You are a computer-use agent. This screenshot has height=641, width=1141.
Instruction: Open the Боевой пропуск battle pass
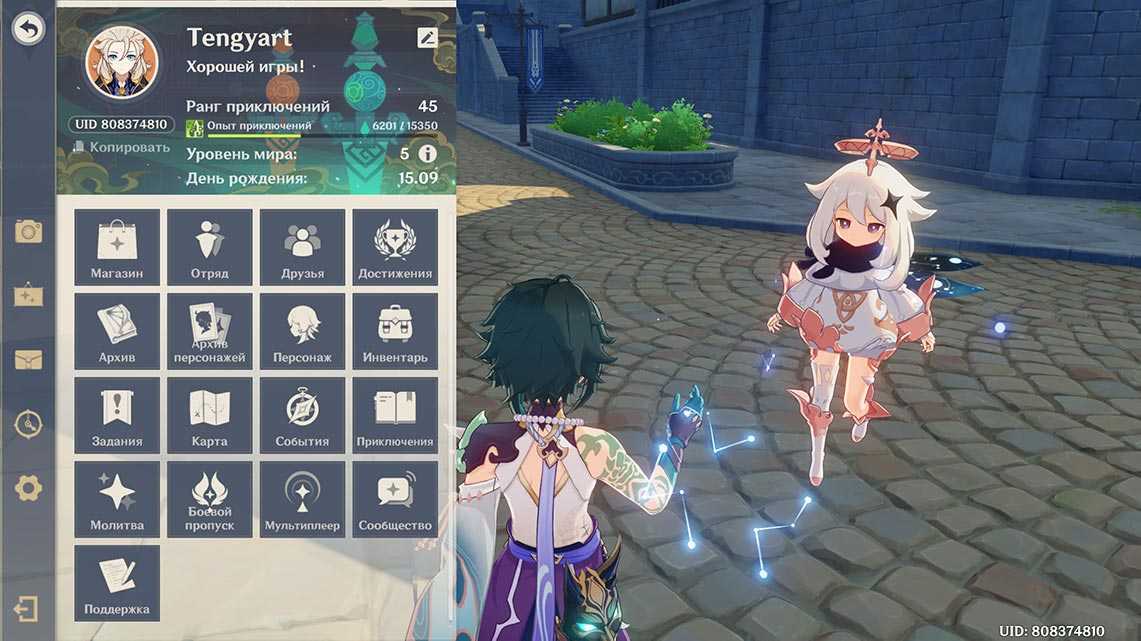(x=210, y=499)
